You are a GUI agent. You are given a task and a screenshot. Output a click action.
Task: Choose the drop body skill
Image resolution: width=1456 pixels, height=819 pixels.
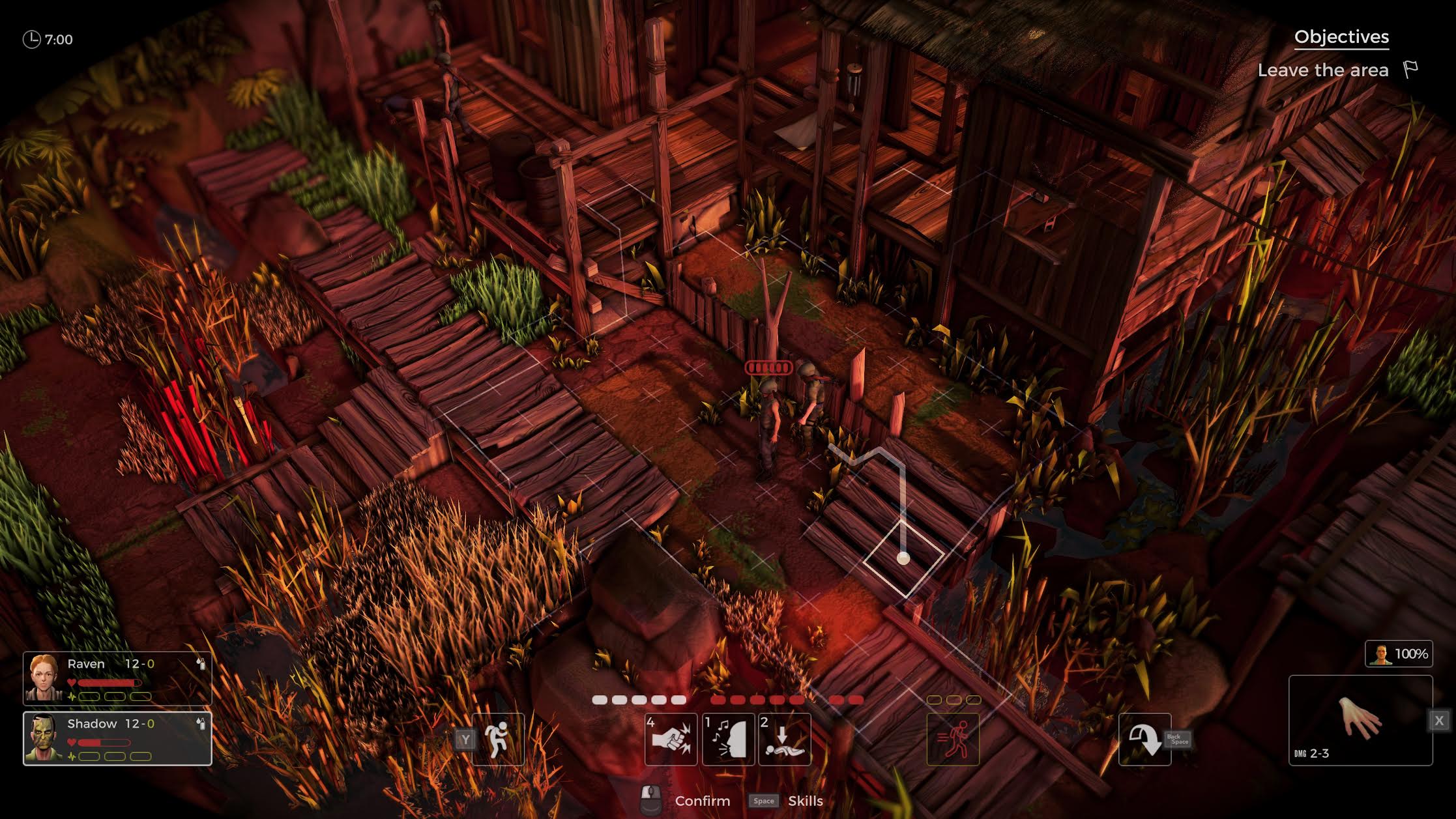click(785, 739)
